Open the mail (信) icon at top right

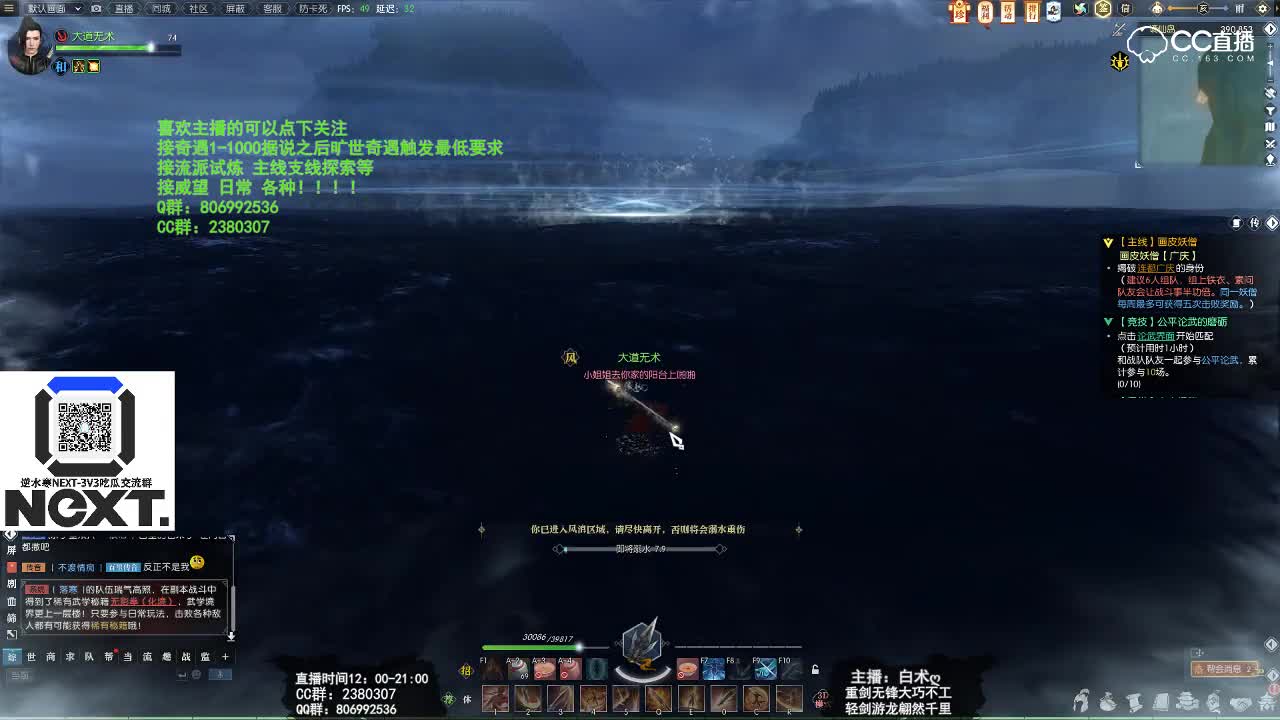1125,9
